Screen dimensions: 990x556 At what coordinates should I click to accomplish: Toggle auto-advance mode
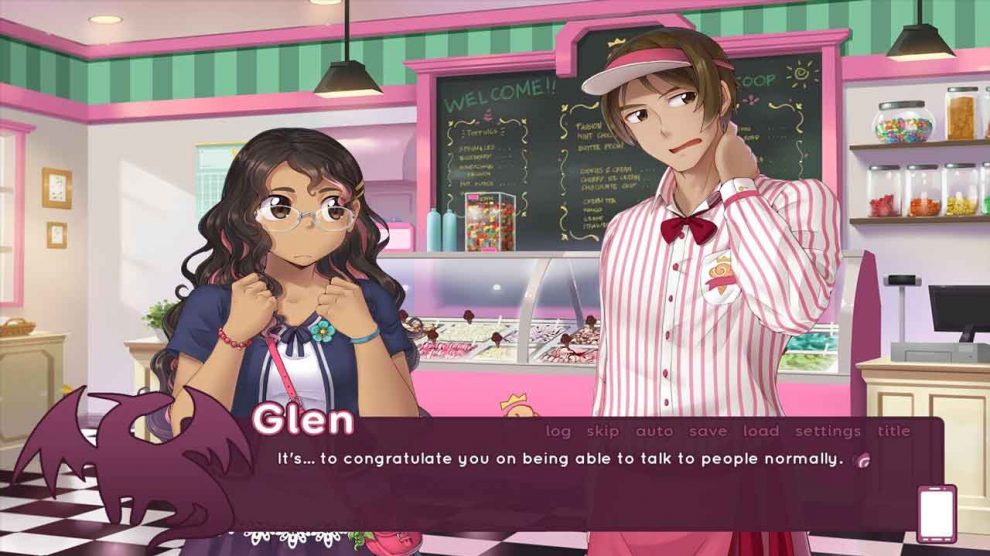tap(654, 431)
